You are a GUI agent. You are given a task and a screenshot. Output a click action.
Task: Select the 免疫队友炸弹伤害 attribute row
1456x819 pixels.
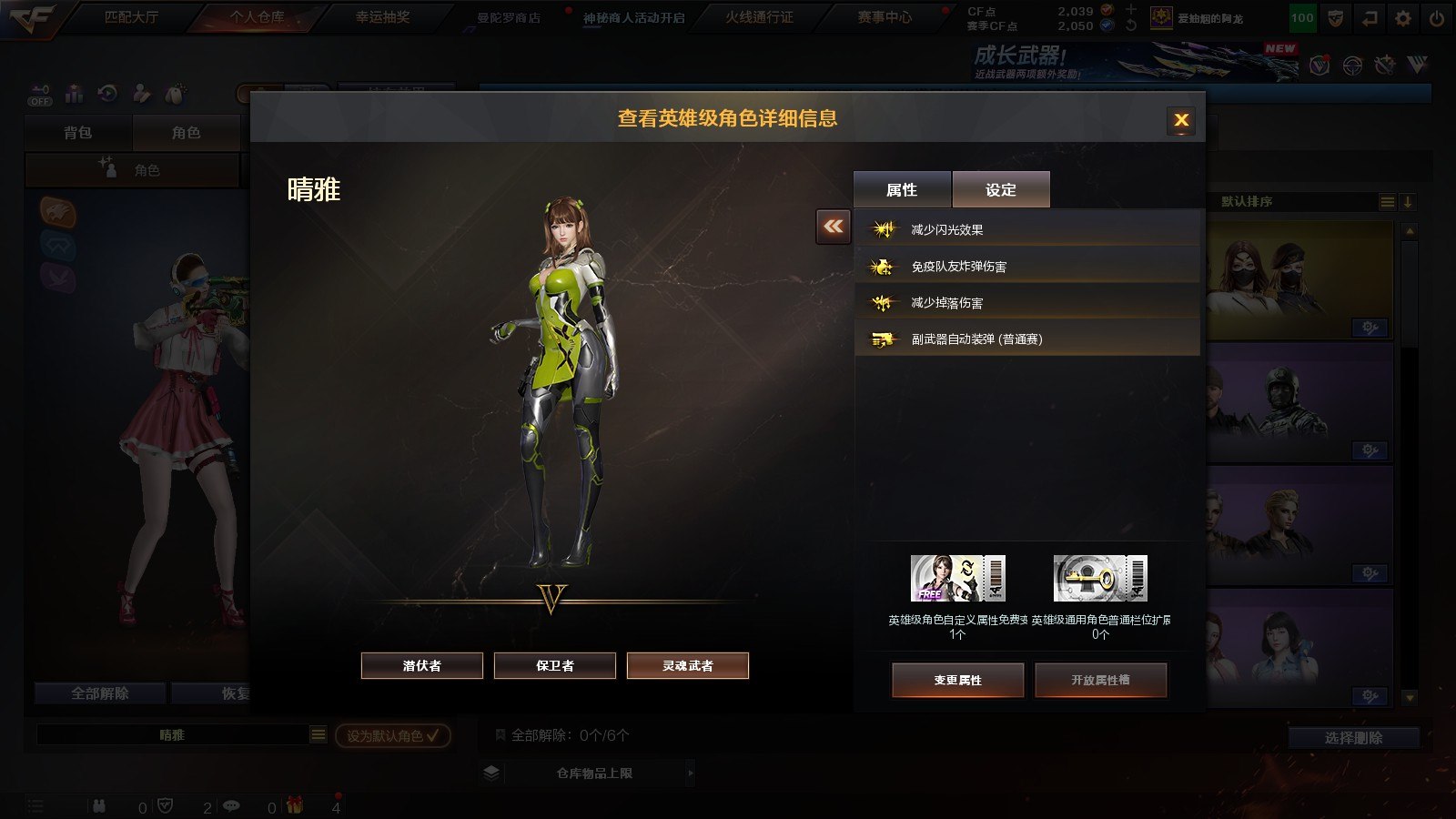point(1026,266)
